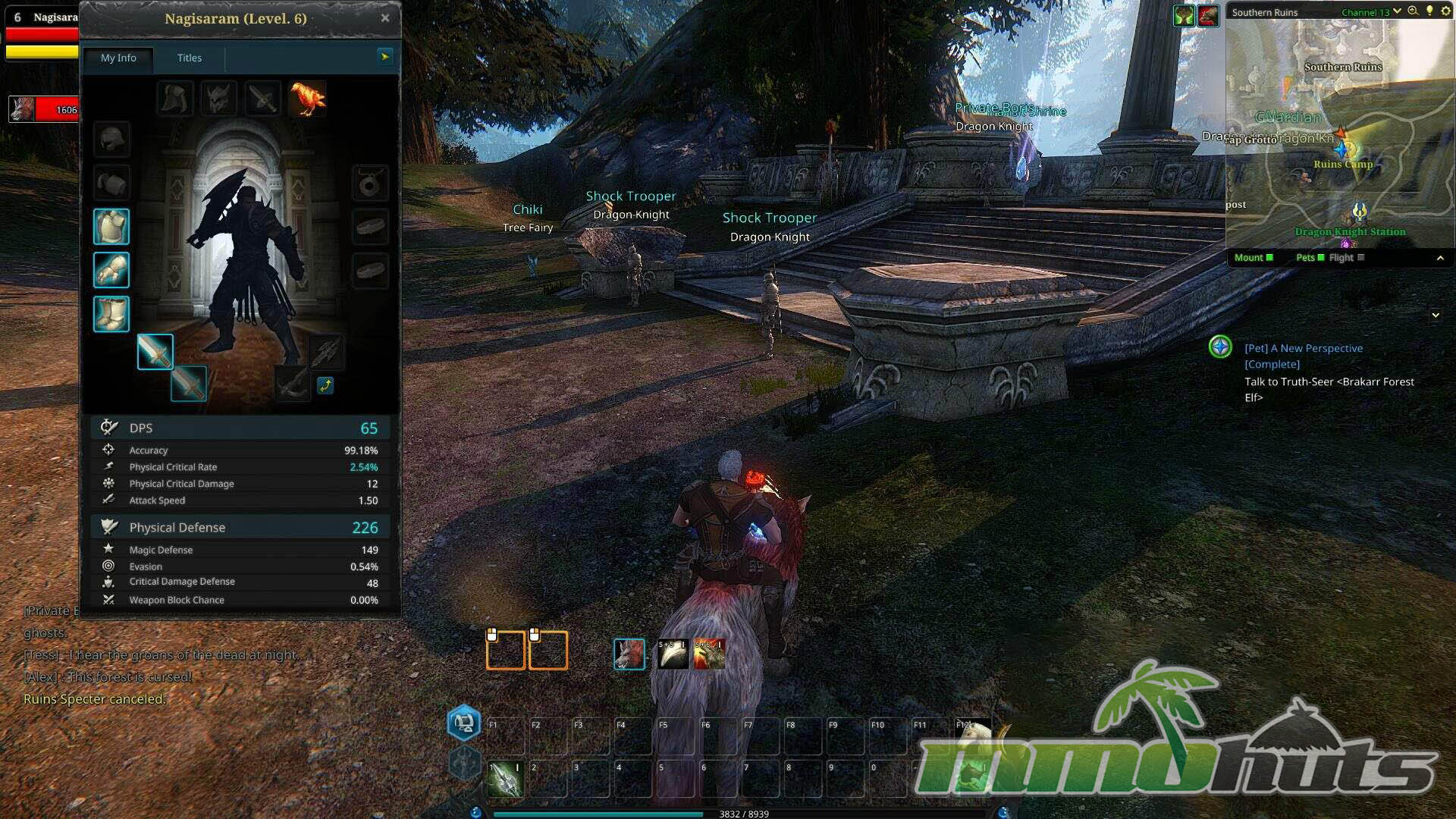Click the weapon swap arrow button
Viewport: 1456px width, 819px height.
point(325,385)
